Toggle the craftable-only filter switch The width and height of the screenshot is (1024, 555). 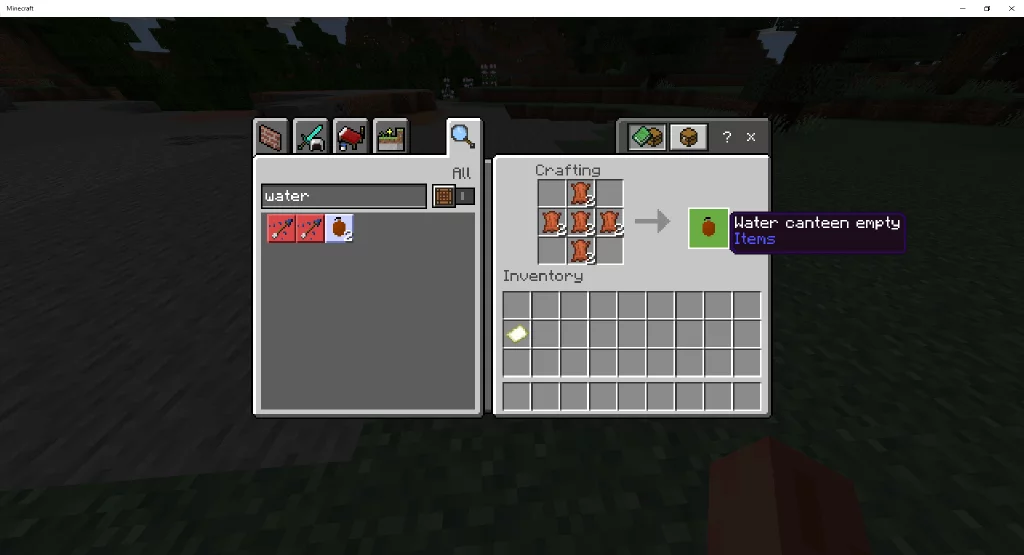click(453, 196)
